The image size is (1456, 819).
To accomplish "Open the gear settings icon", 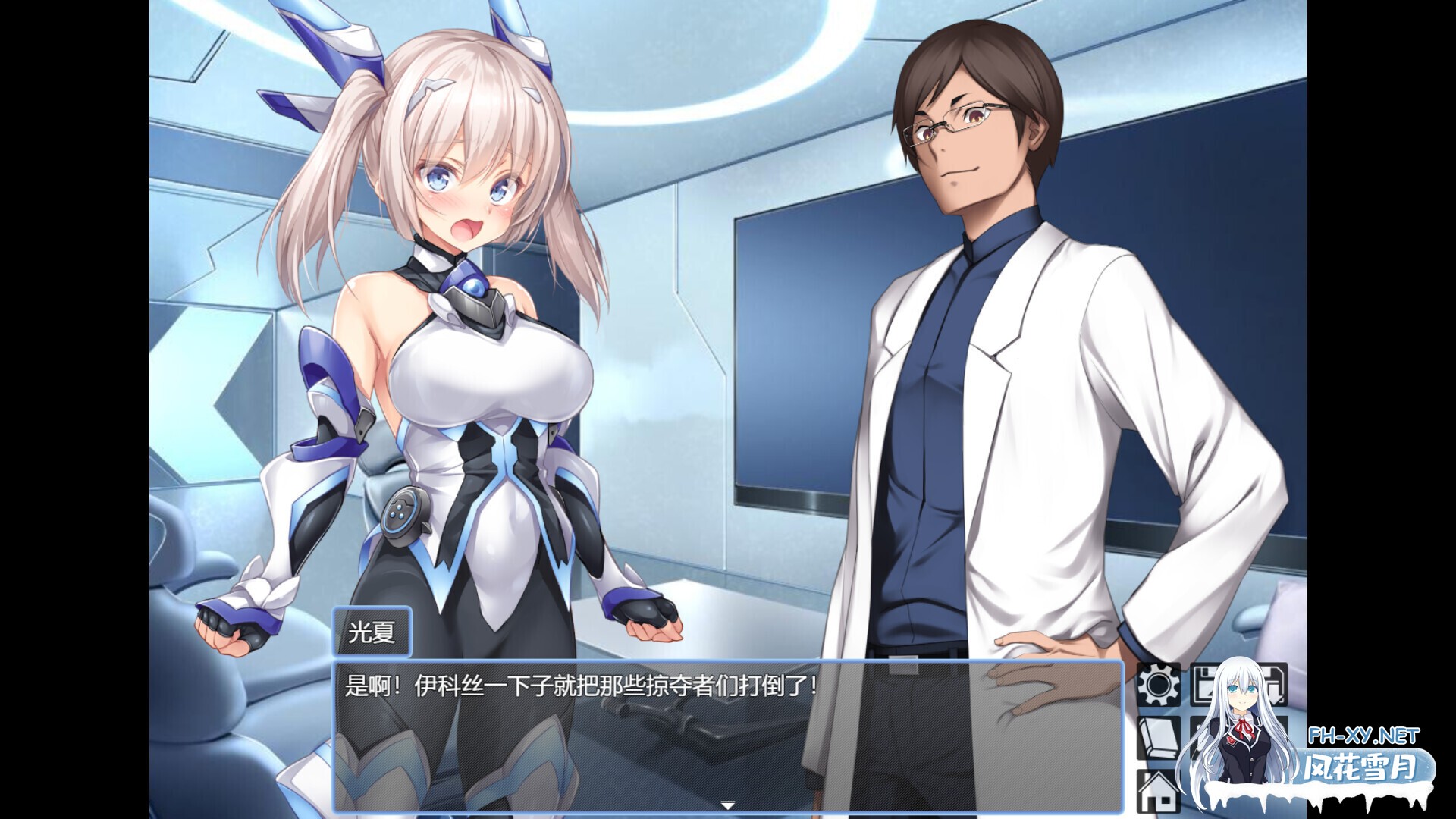I will tap(1158, 684).
